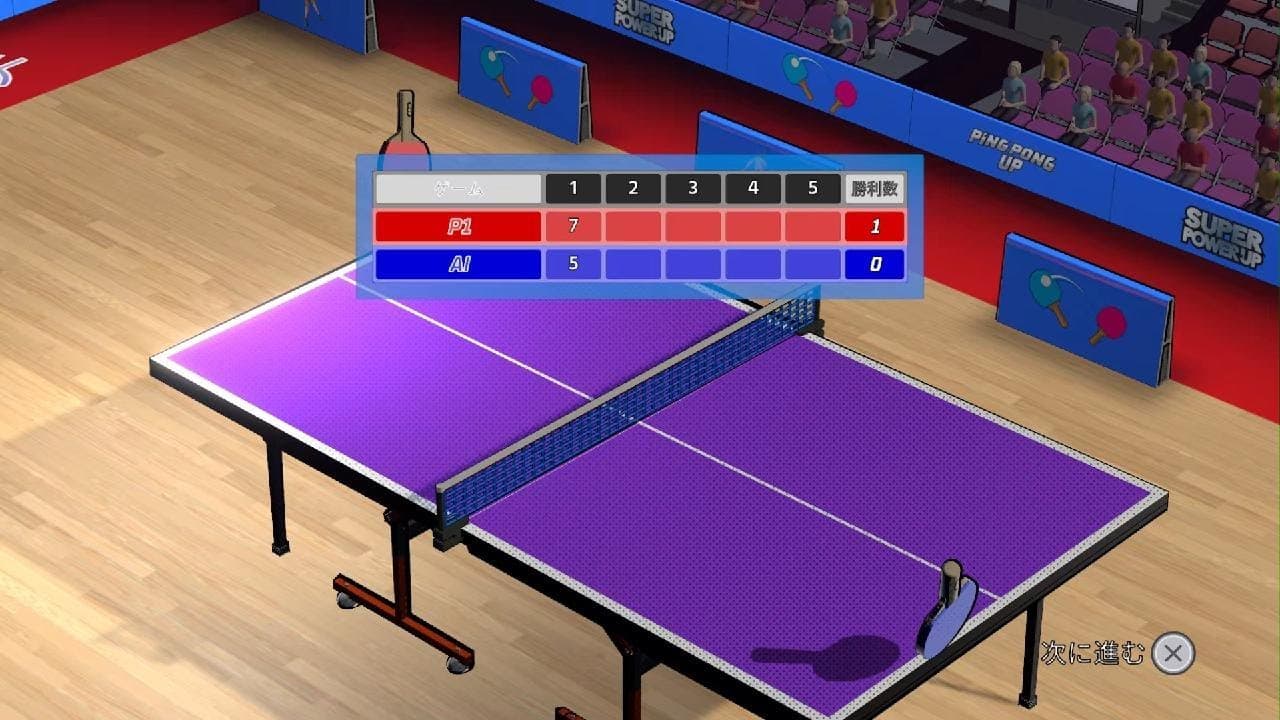Expand the ゲーム header cell
Viewport: 1280px width, 720px height.
(x=458, y=186)
